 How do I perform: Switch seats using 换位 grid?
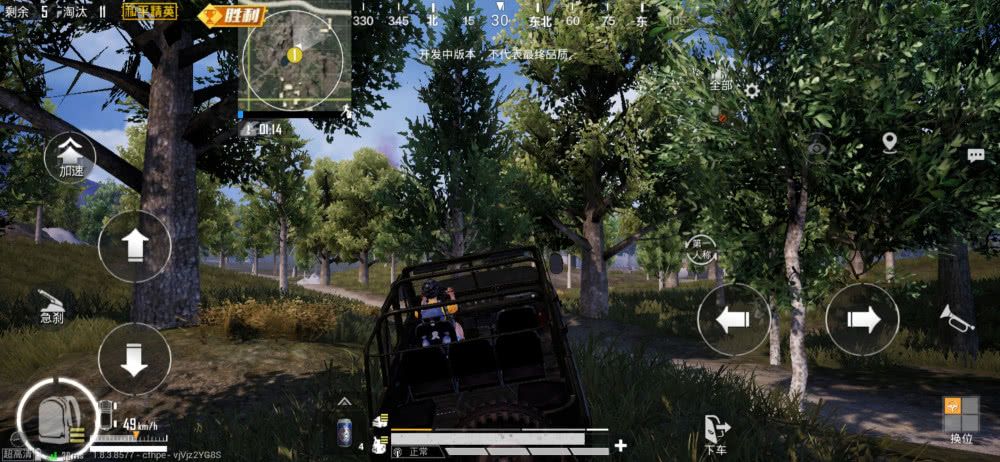961,418
